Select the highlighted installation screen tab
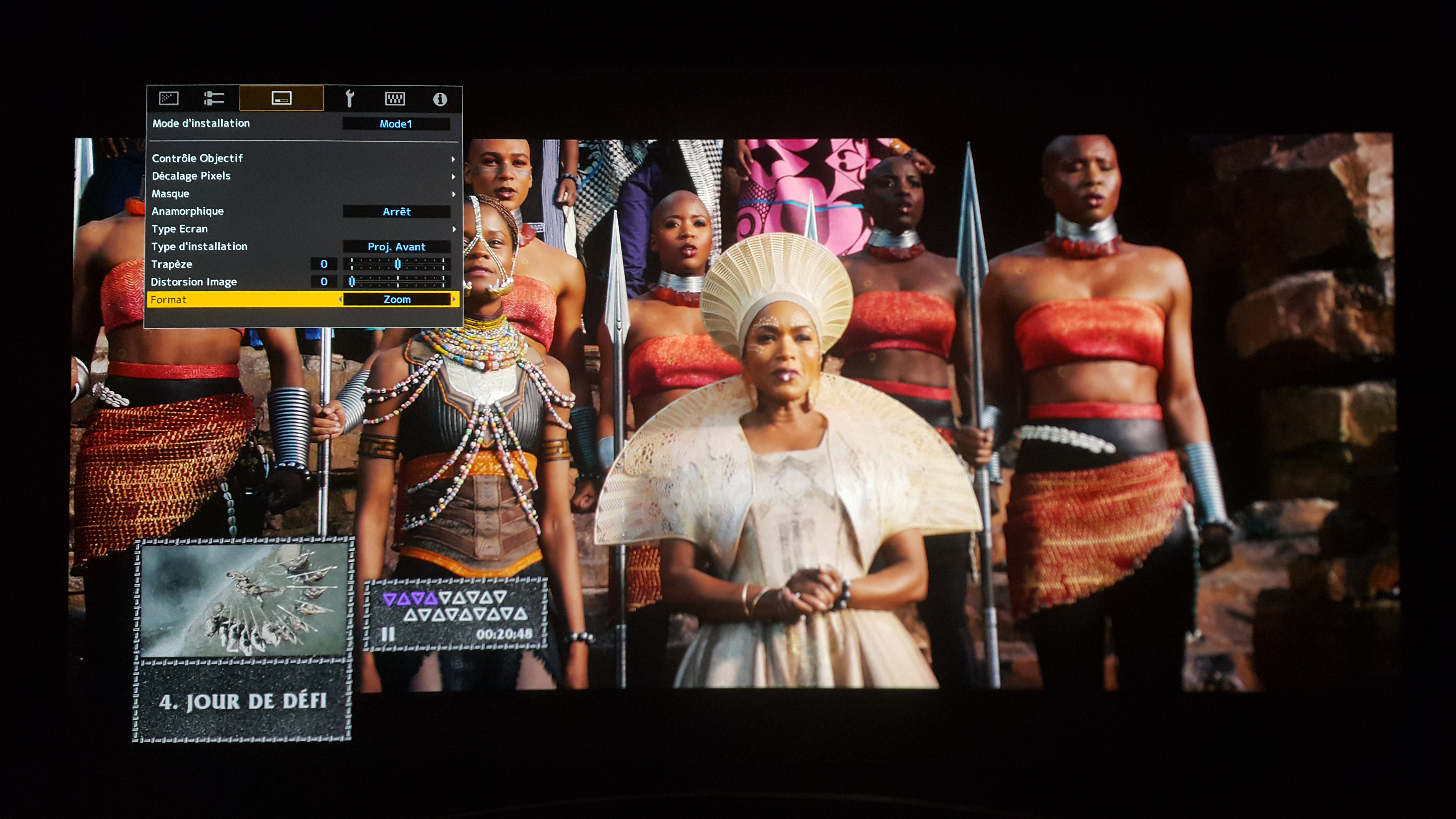Image resolution: width=1456 pixels, height=819 pixels. (x=281, y=99)
